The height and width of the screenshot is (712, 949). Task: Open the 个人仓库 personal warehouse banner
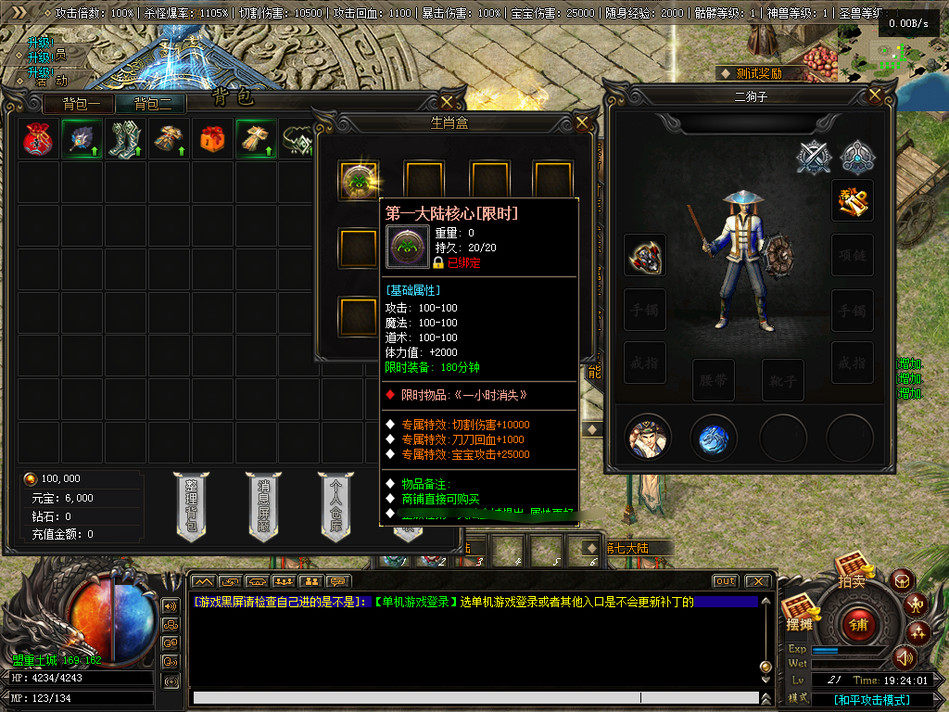pyautogui.click(x=336, y=504)
